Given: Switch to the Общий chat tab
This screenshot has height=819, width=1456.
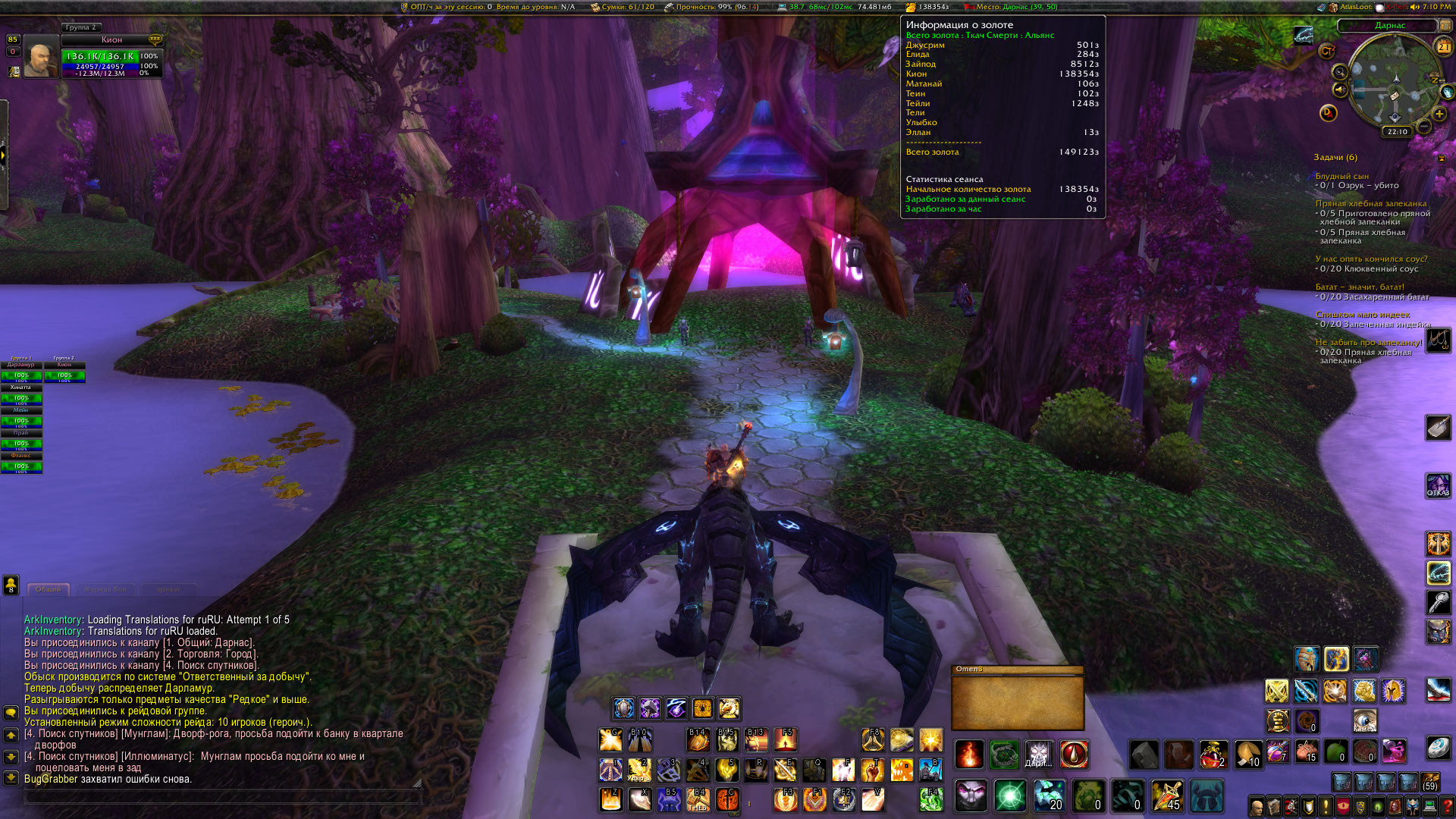Looking at the screenshot, I should (49, 589).
